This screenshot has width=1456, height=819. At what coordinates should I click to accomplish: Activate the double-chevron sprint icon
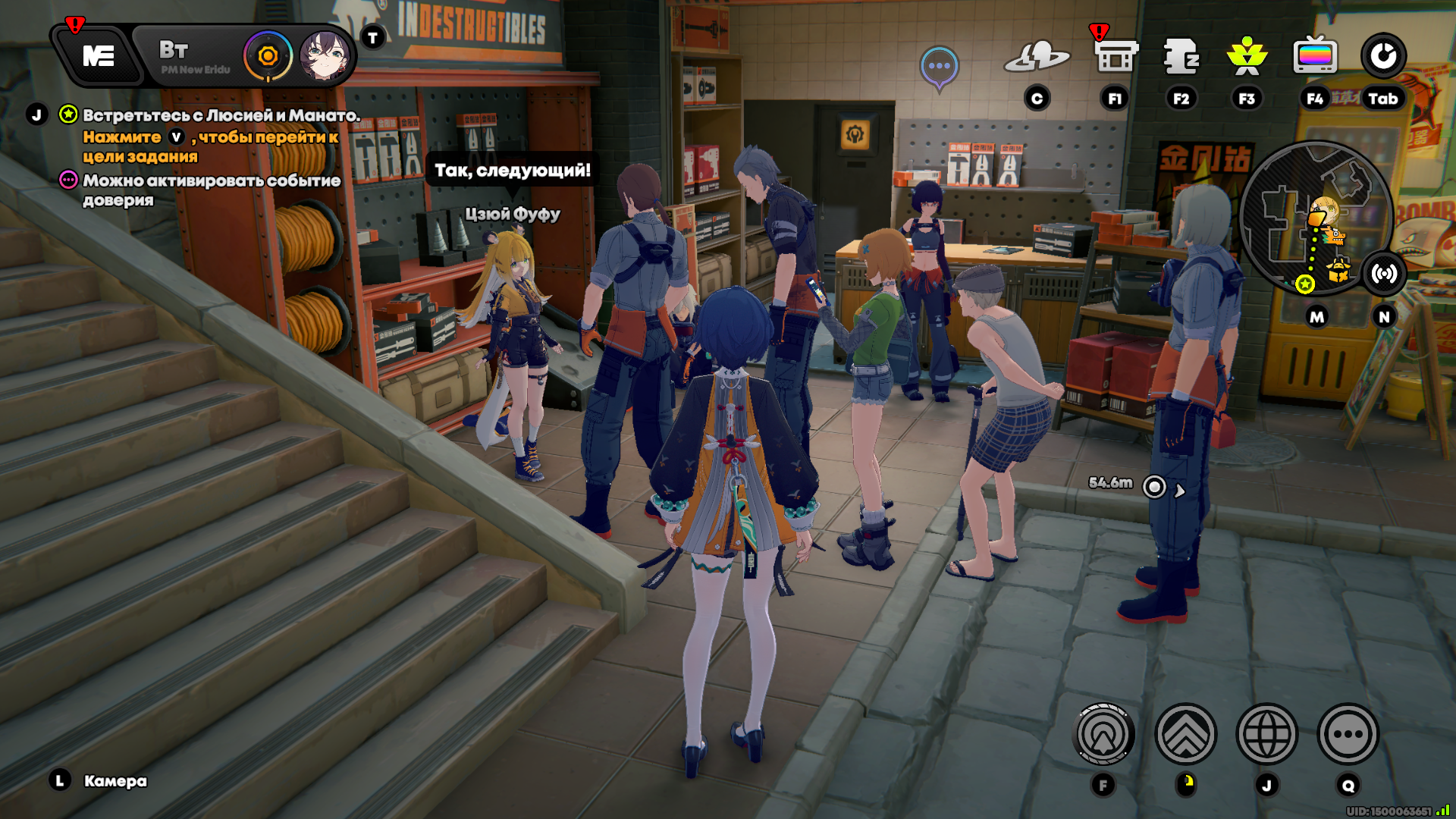[x=1185, y=734]
